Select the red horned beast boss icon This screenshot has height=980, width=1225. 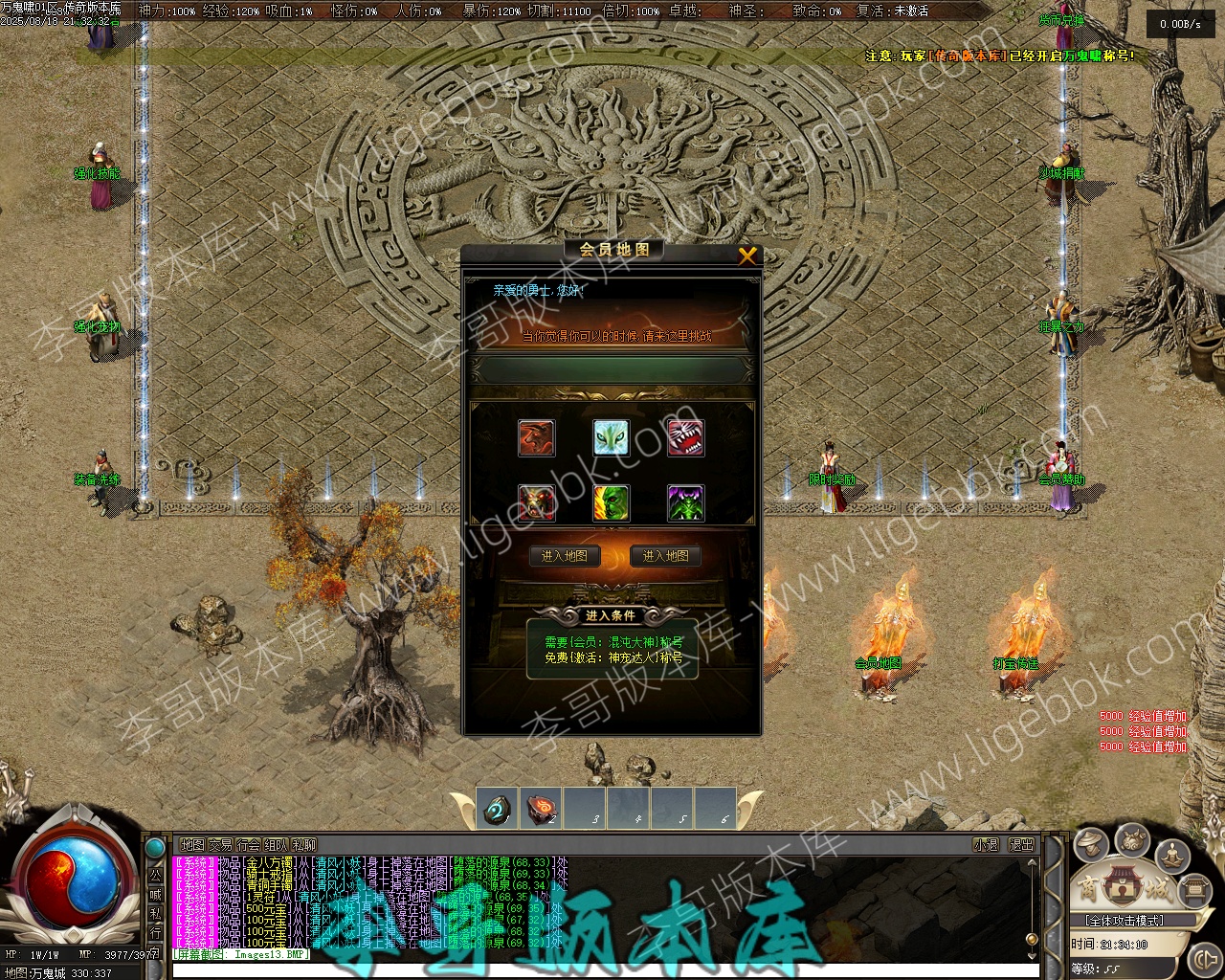tap(536, 437)
